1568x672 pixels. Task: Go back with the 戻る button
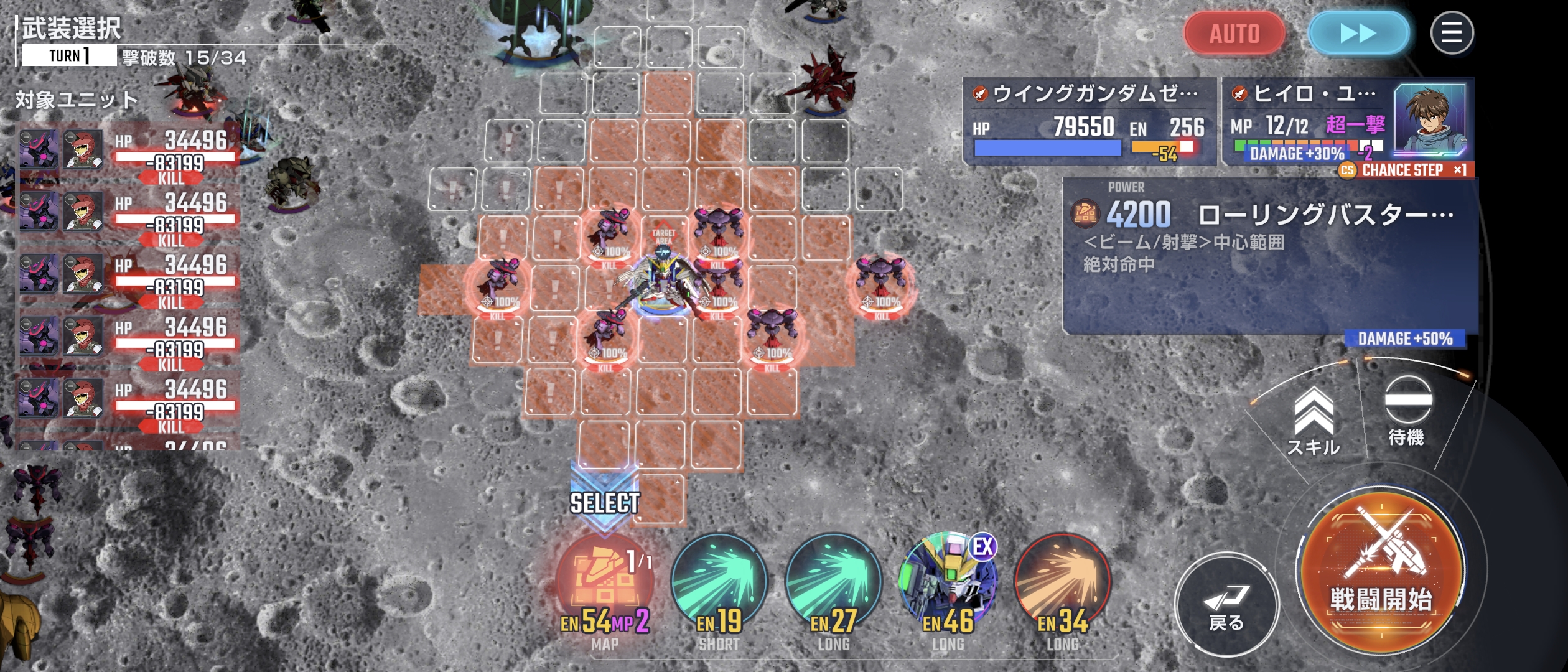click(x=1226, y=604)
